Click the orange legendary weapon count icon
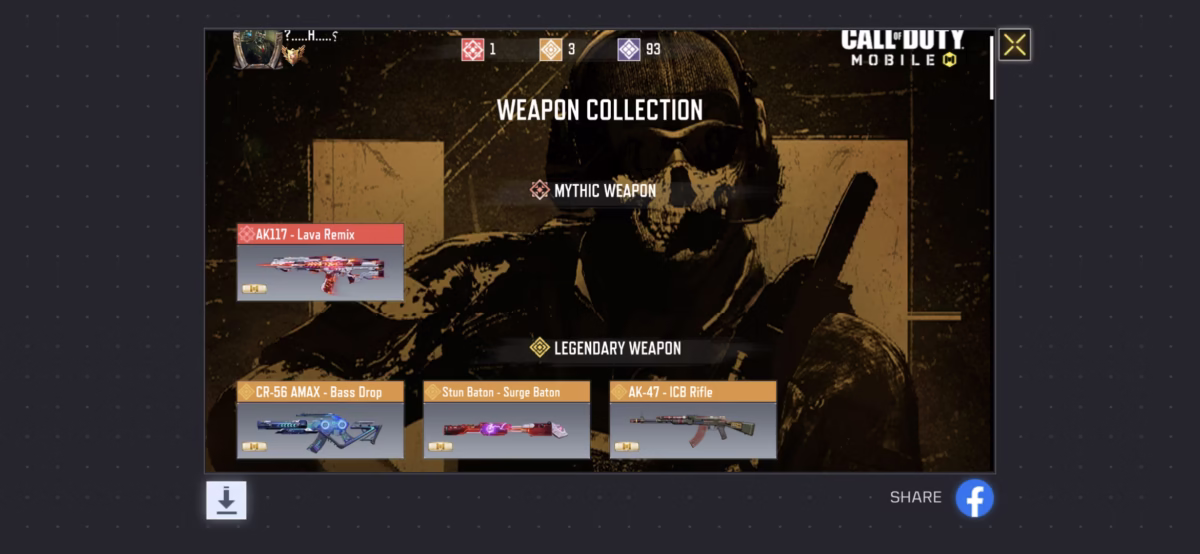Screen dimensions: 1200x554 pyautogui.click(x=550, y=49)
